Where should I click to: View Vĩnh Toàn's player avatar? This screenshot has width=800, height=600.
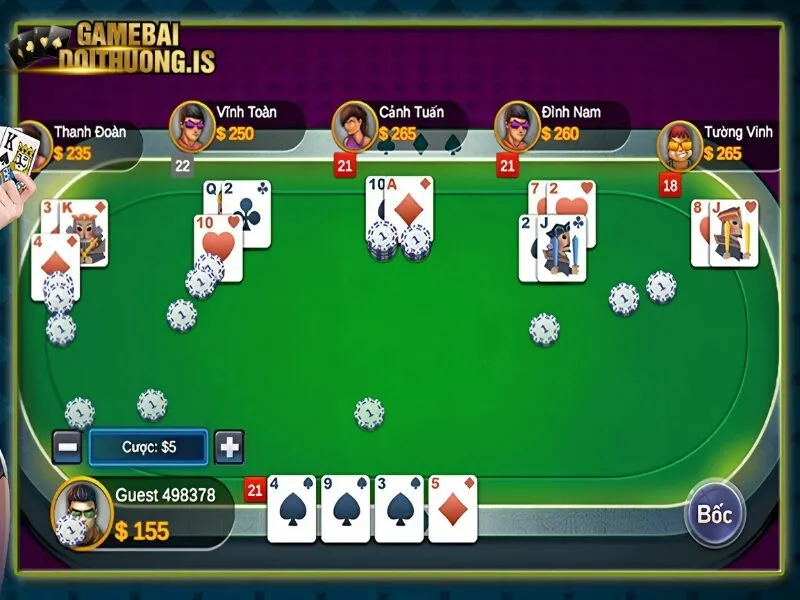click(x=191, y=125)
